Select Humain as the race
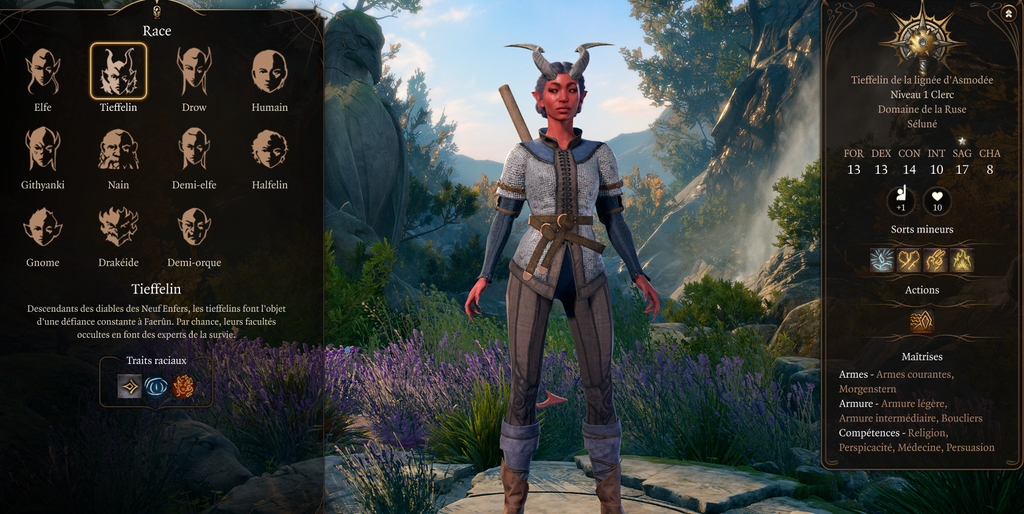Image resolution: width=1024 pixels, height=514 pixels. click(269, 70)
